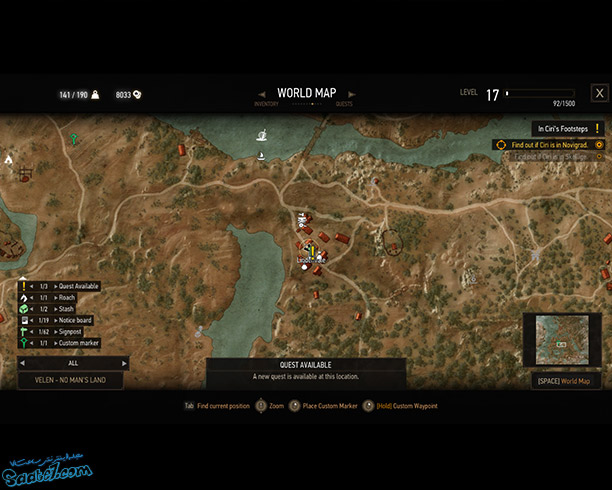The height and width of the screenshot is (490, 612).
Task: Click the next arrow beside World Map title
Action: [352, 94]
